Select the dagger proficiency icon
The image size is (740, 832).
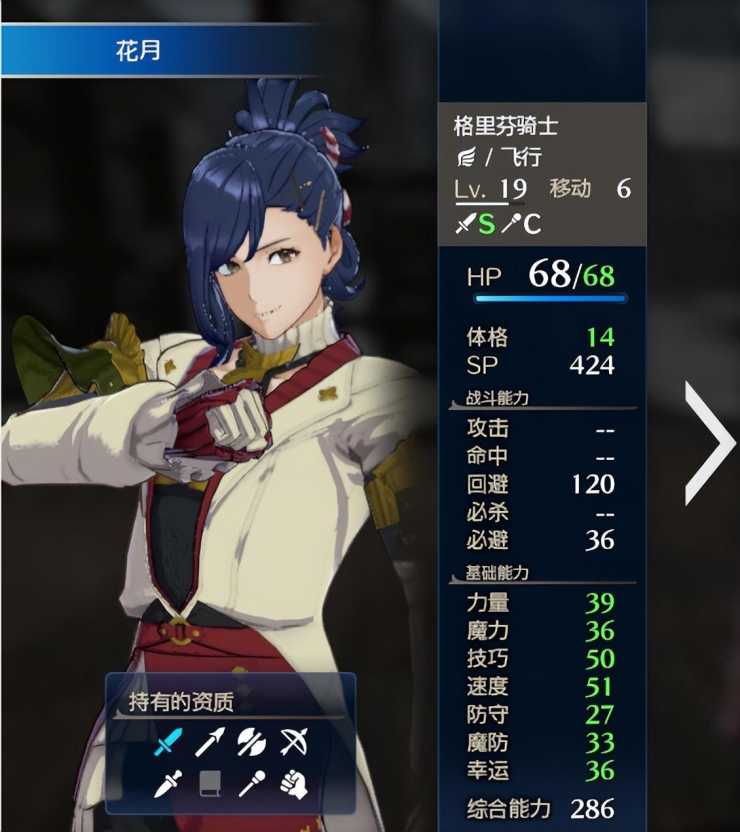(x=169, y=783)
